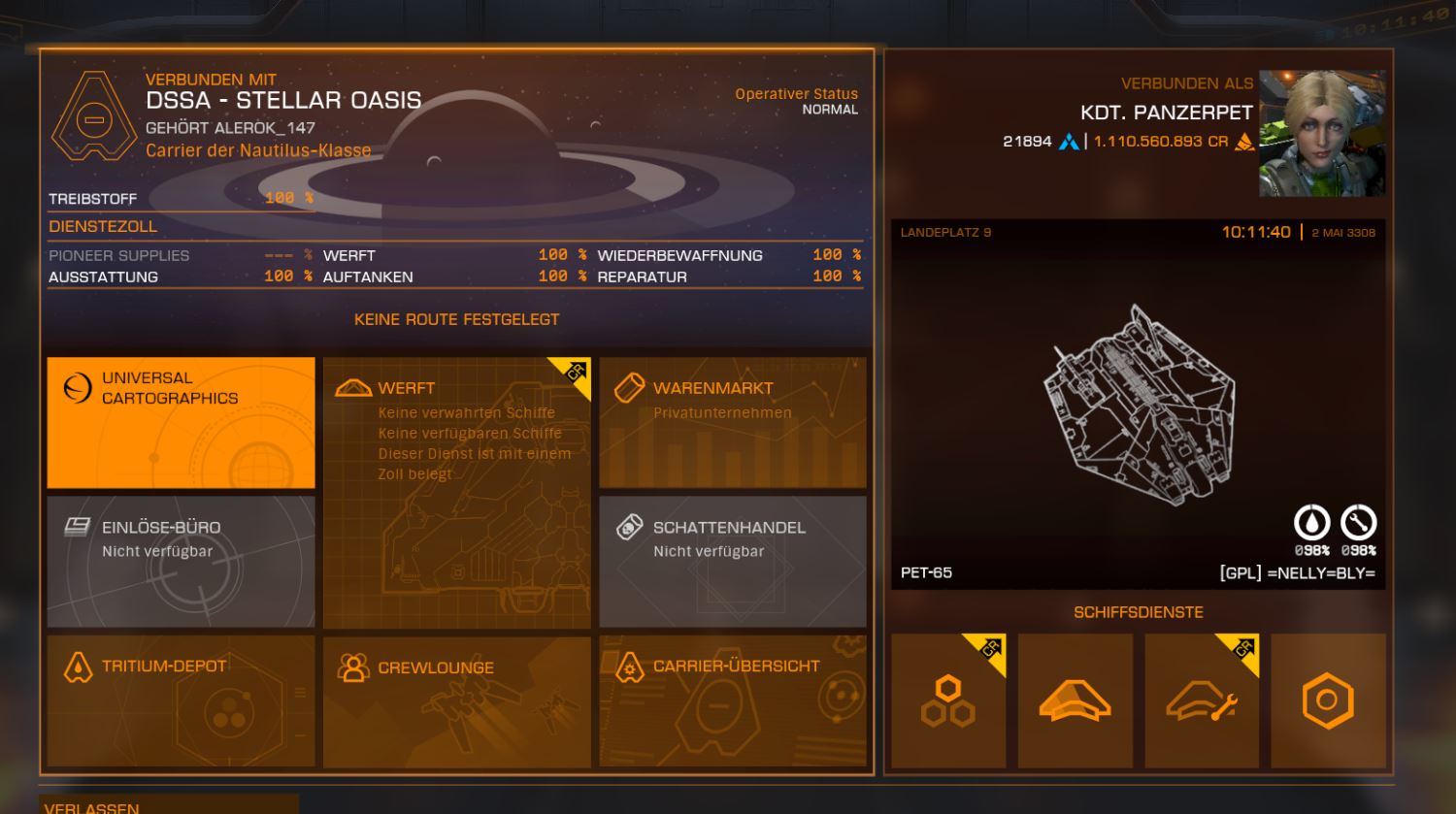Click the Verlassen exit button

click(168, 805)
